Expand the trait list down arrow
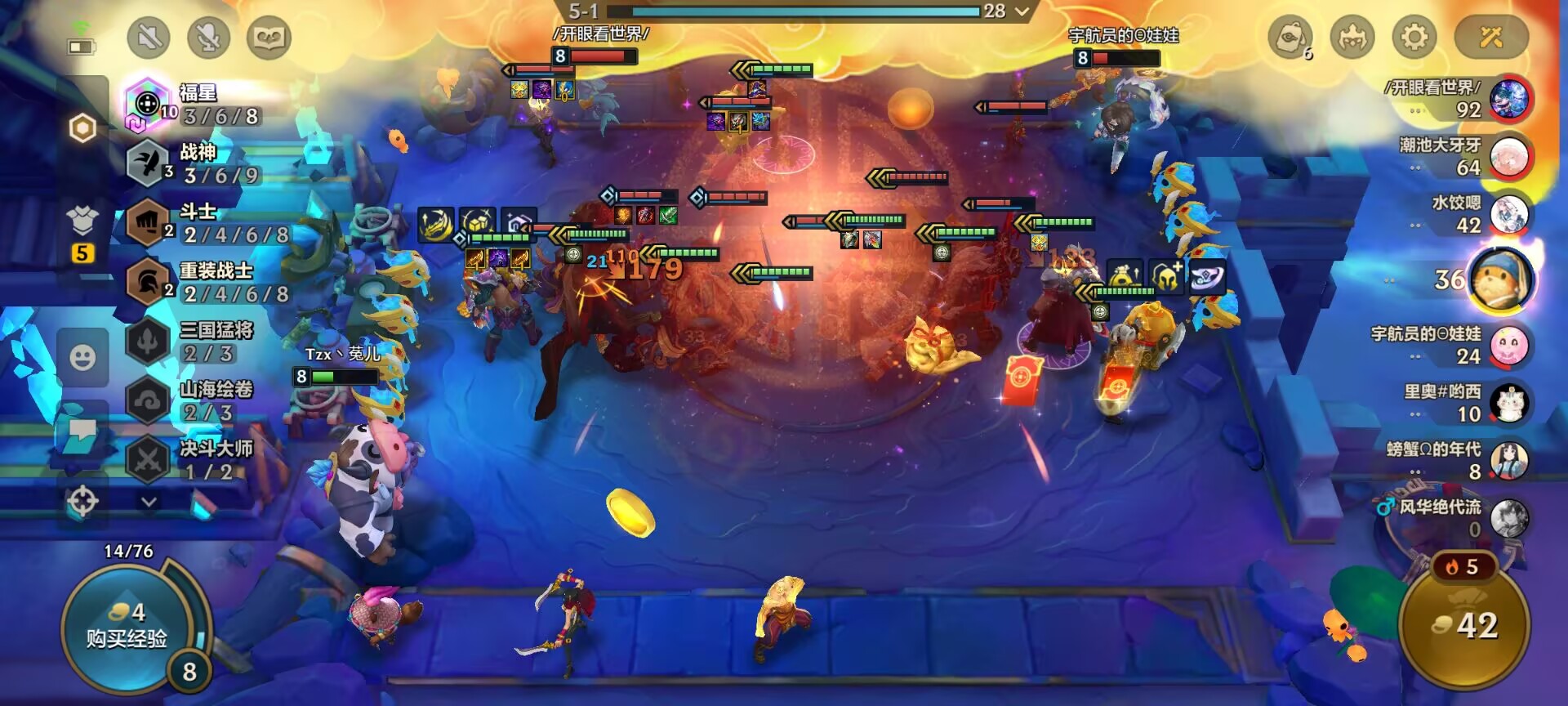1568x706 pixels. click(149, 502)
